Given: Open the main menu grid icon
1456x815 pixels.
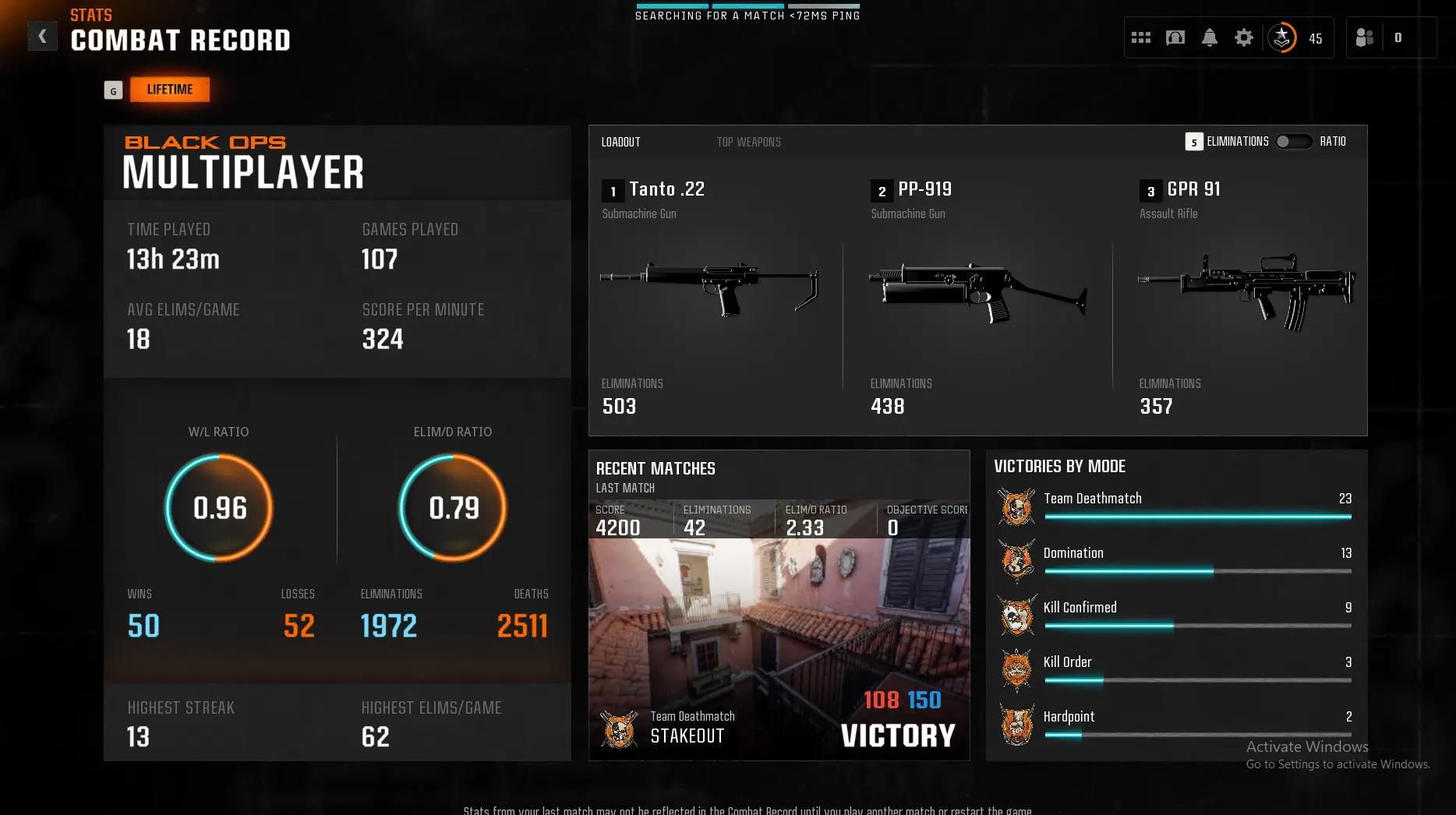Looking at the screenshot, I should 1140,37.
